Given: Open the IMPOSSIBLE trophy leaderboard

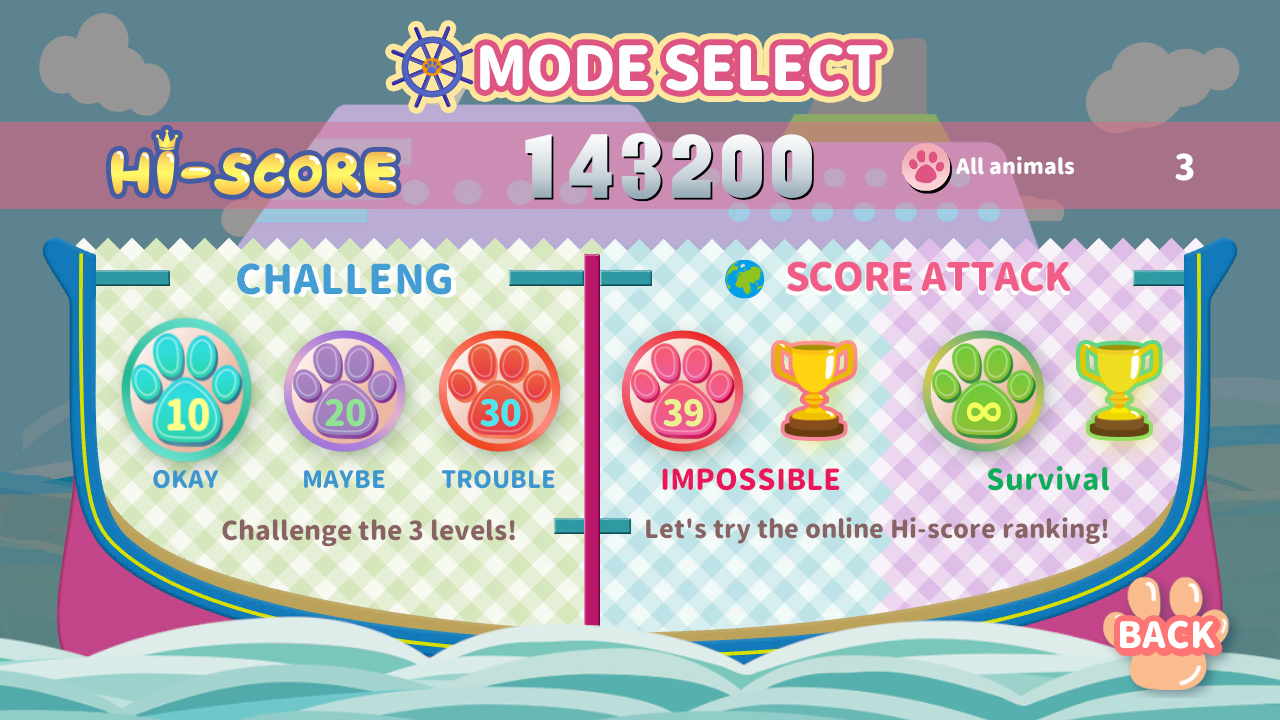Looking at the screenshot, I should (x=810, y=392).
